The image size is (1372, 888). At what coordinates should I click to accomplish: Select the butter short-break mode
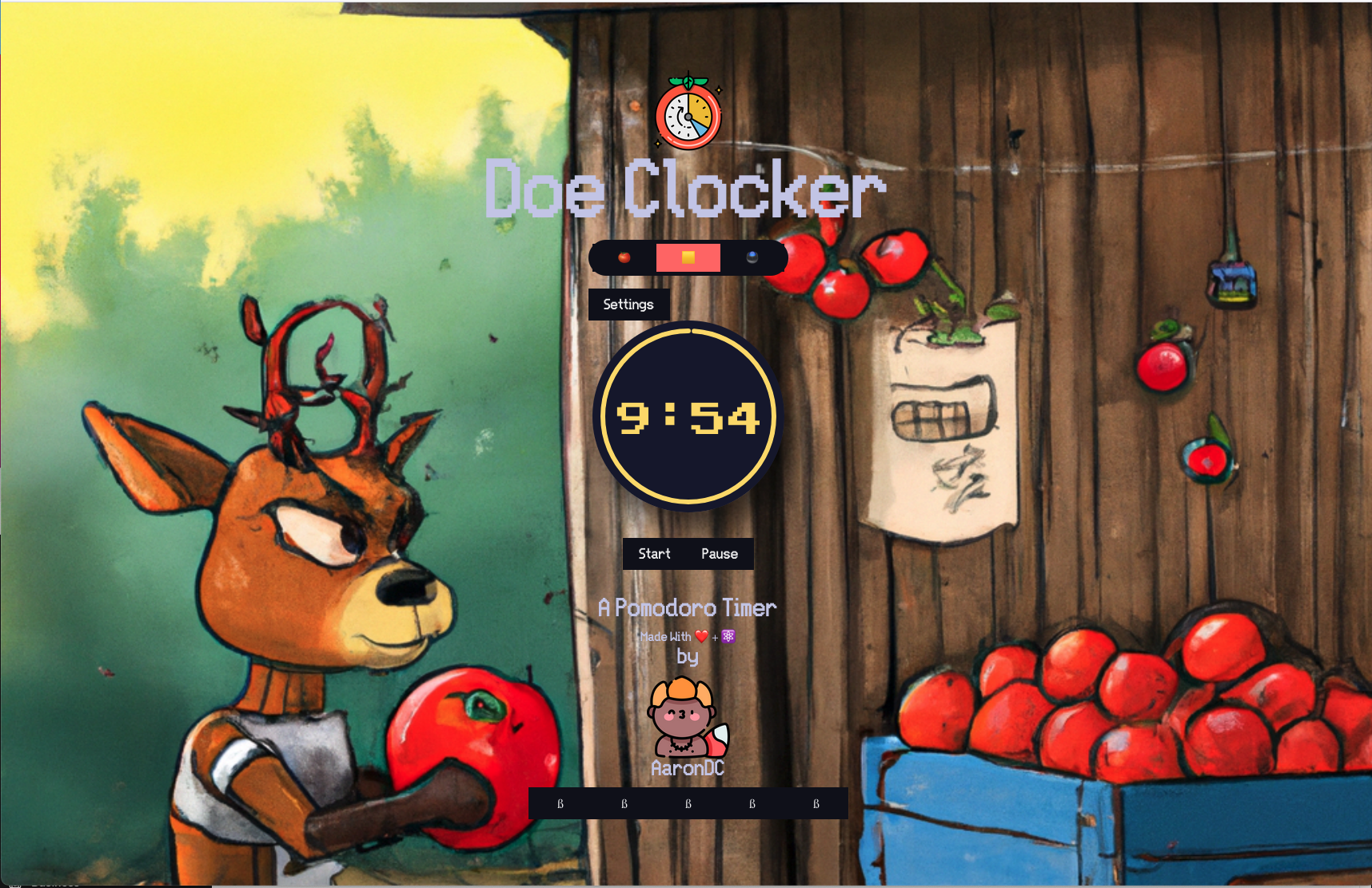tap(688, 257)
